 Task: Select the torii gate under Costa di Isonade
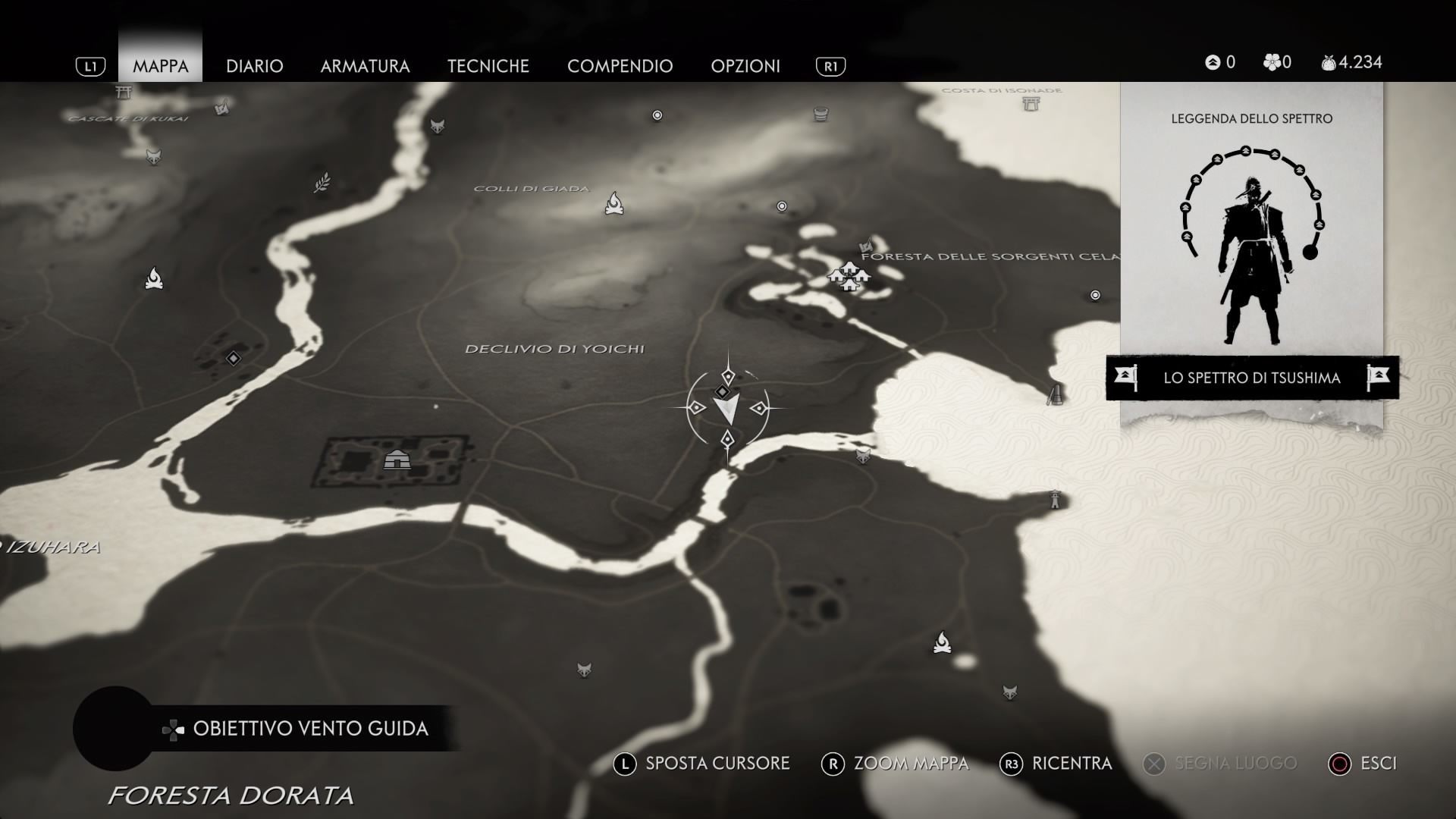click(x=1031, y=104)
